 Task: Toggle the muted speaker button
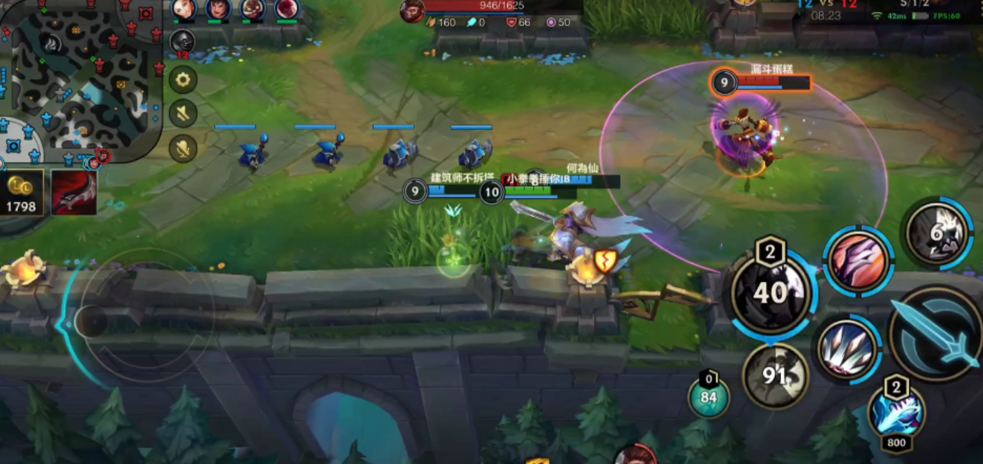pyautogui.click(x=182, y=114)
